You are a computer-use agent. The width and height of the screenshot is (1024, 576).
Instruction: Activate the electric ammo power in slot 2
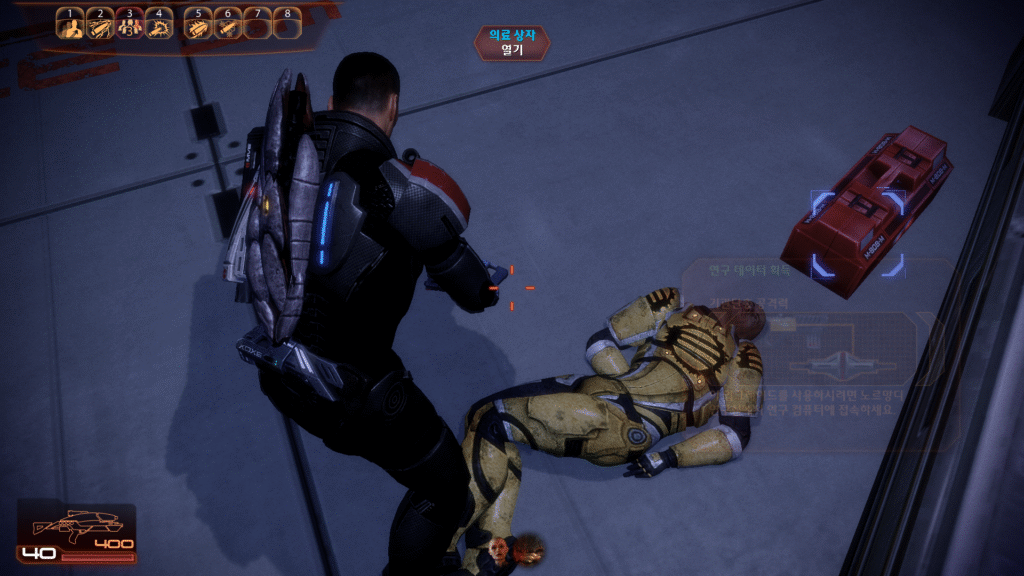pyautogui.click(x=99, y=26)
